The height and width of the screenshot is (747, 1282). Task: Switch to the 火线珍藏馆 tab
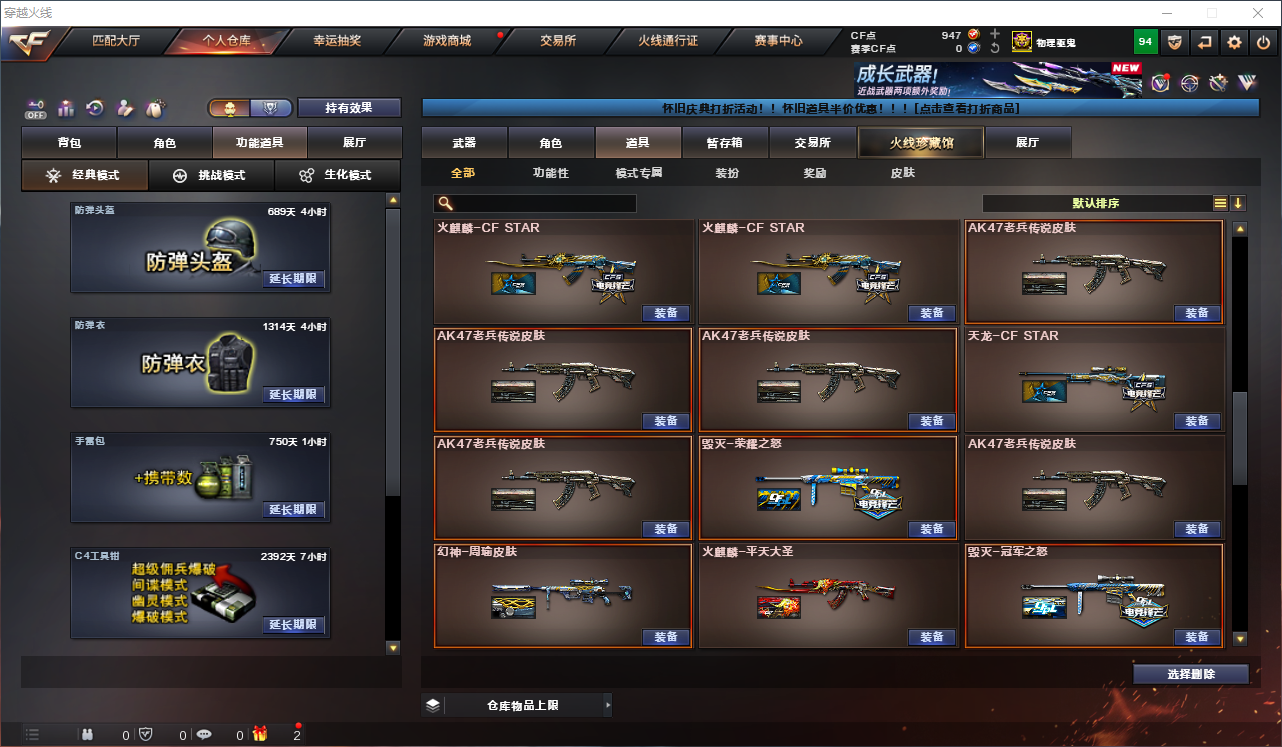click(919, 142)
